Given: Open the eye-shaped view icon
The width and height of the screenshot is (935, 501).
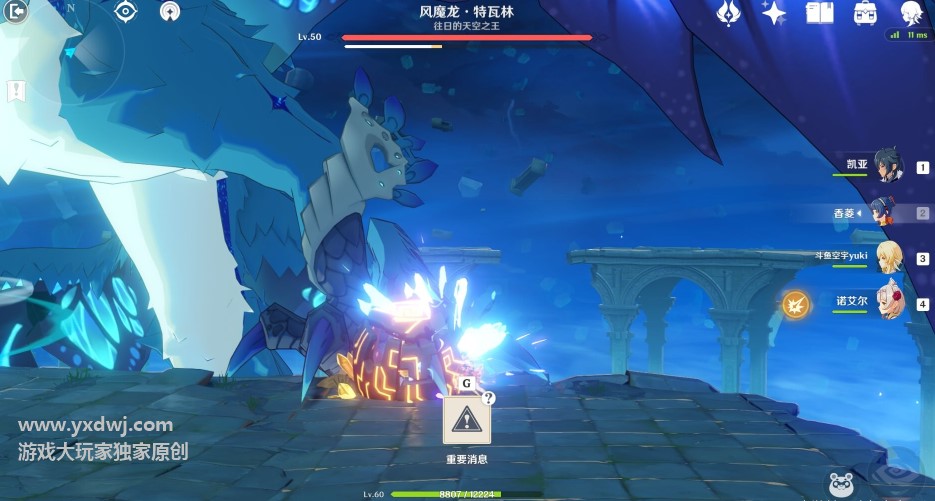Looking at the screenshot, I should [125, 11].
